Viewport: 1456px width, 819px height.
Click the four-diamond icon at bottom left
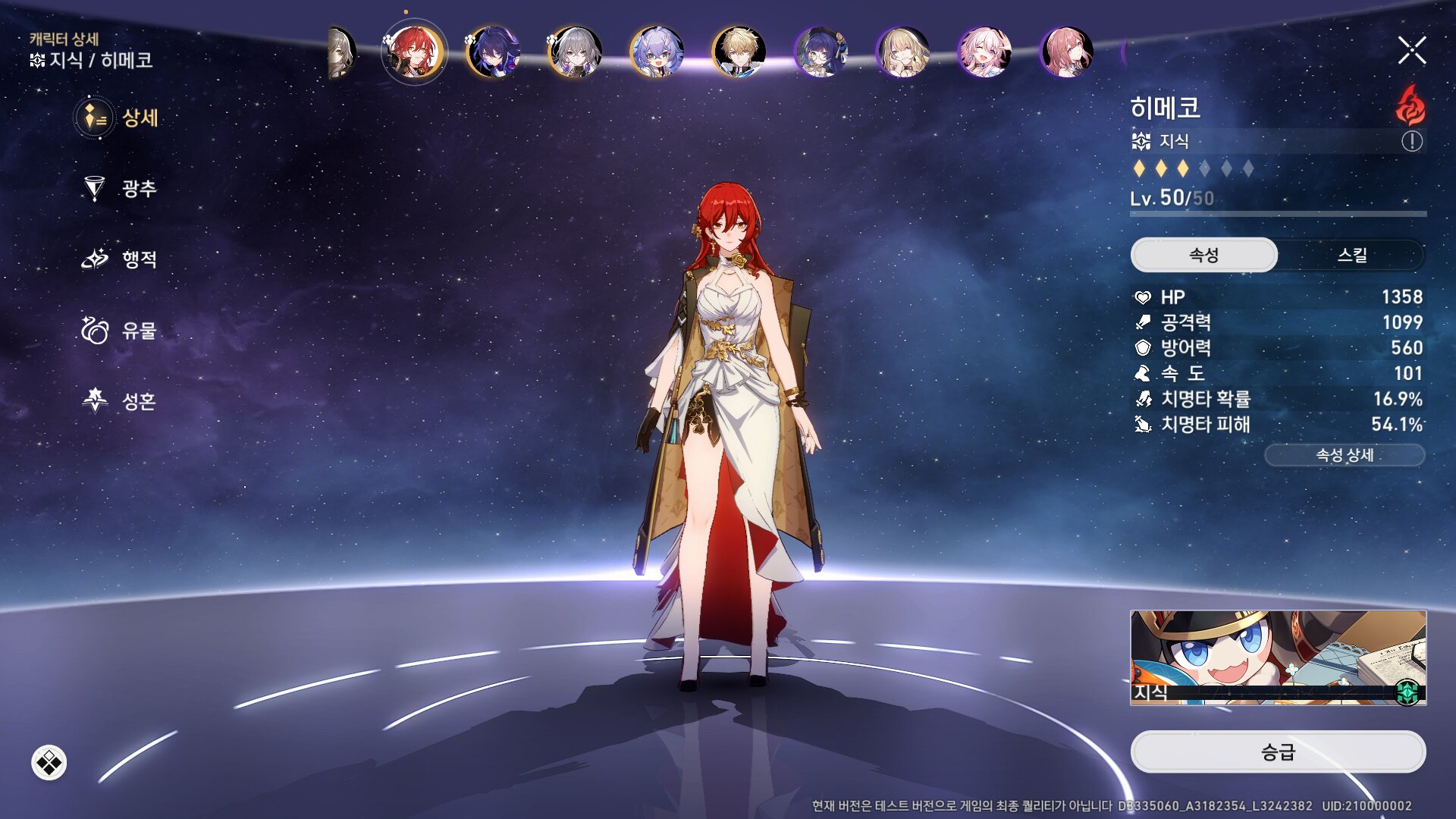click(x=49, y=762)
